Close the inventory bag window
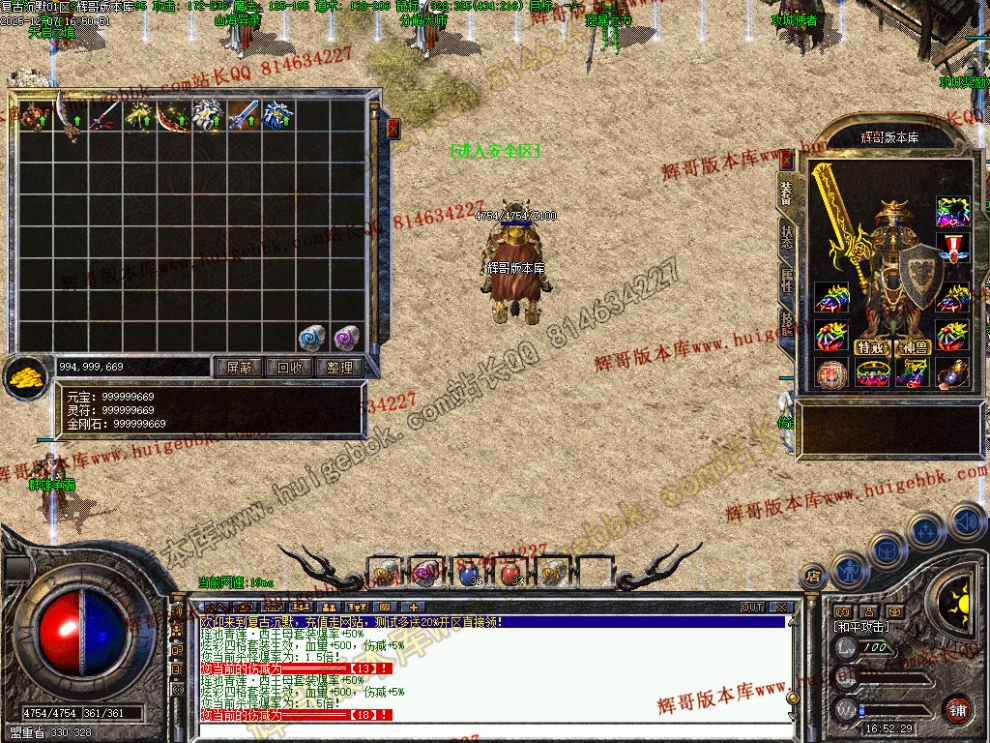 393,128
